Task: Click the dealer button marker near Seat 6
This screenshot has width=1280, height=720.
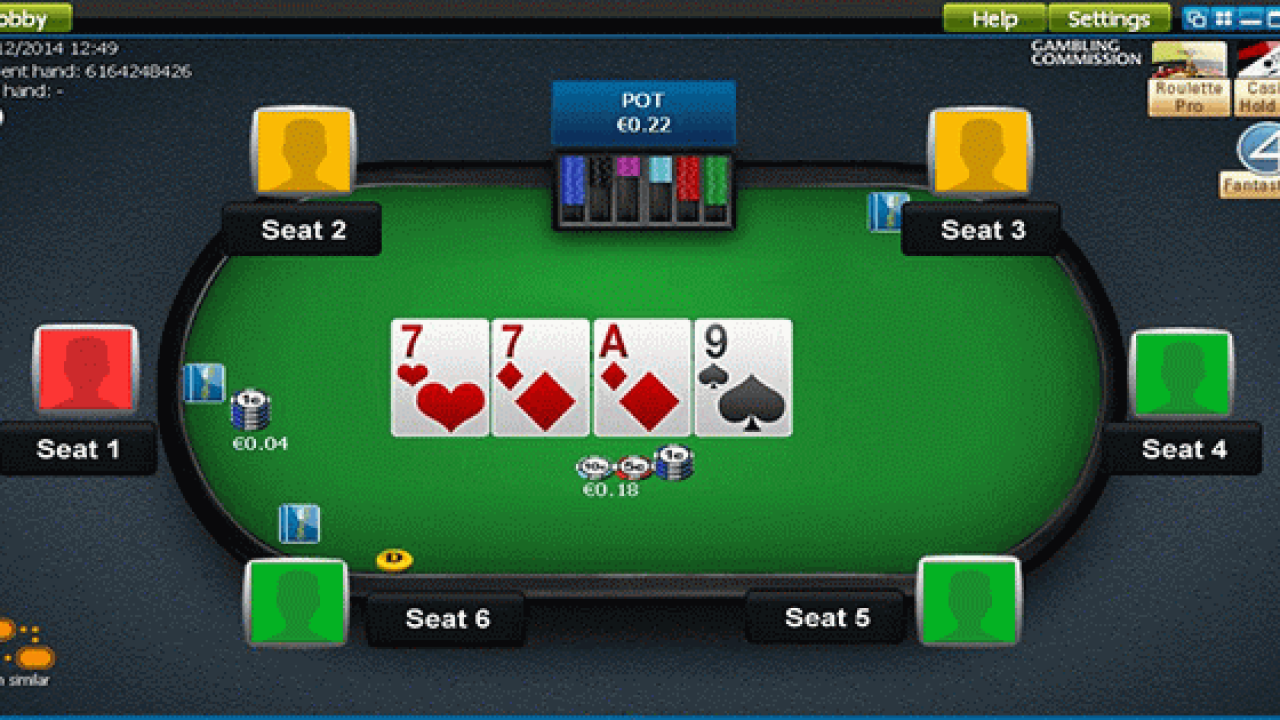Action: (x=393, y=561)
